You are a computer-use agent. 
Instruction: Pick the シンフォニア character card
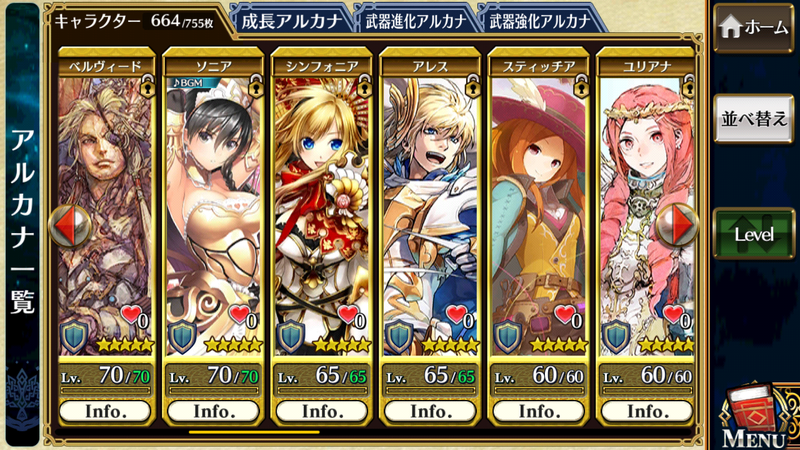(322, 210)
